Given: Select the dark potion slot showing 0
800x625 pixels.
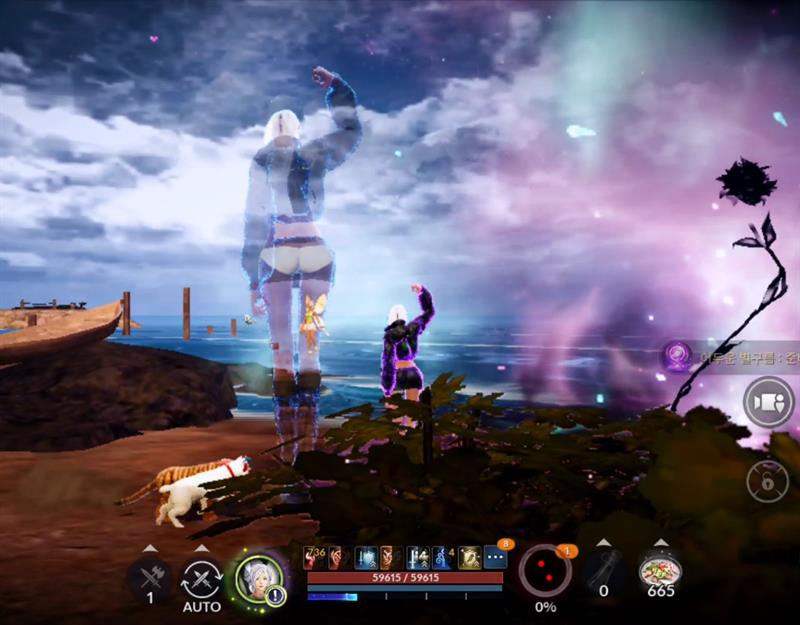Looking at the screenshot, I should [603, 574].
